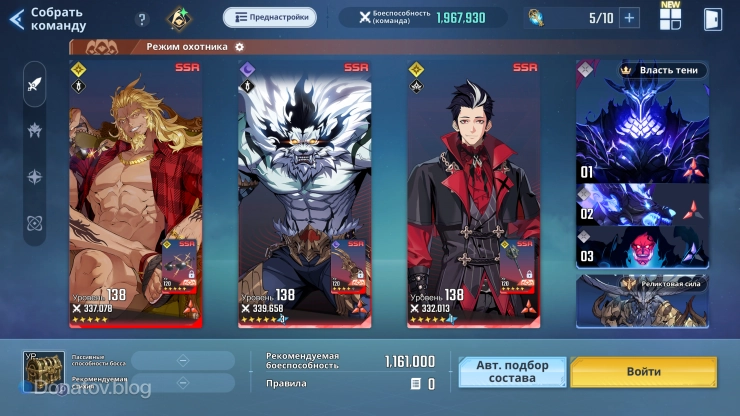View the Правила rules list
Viewport: 740px width, 416px height.
(421, 383)
